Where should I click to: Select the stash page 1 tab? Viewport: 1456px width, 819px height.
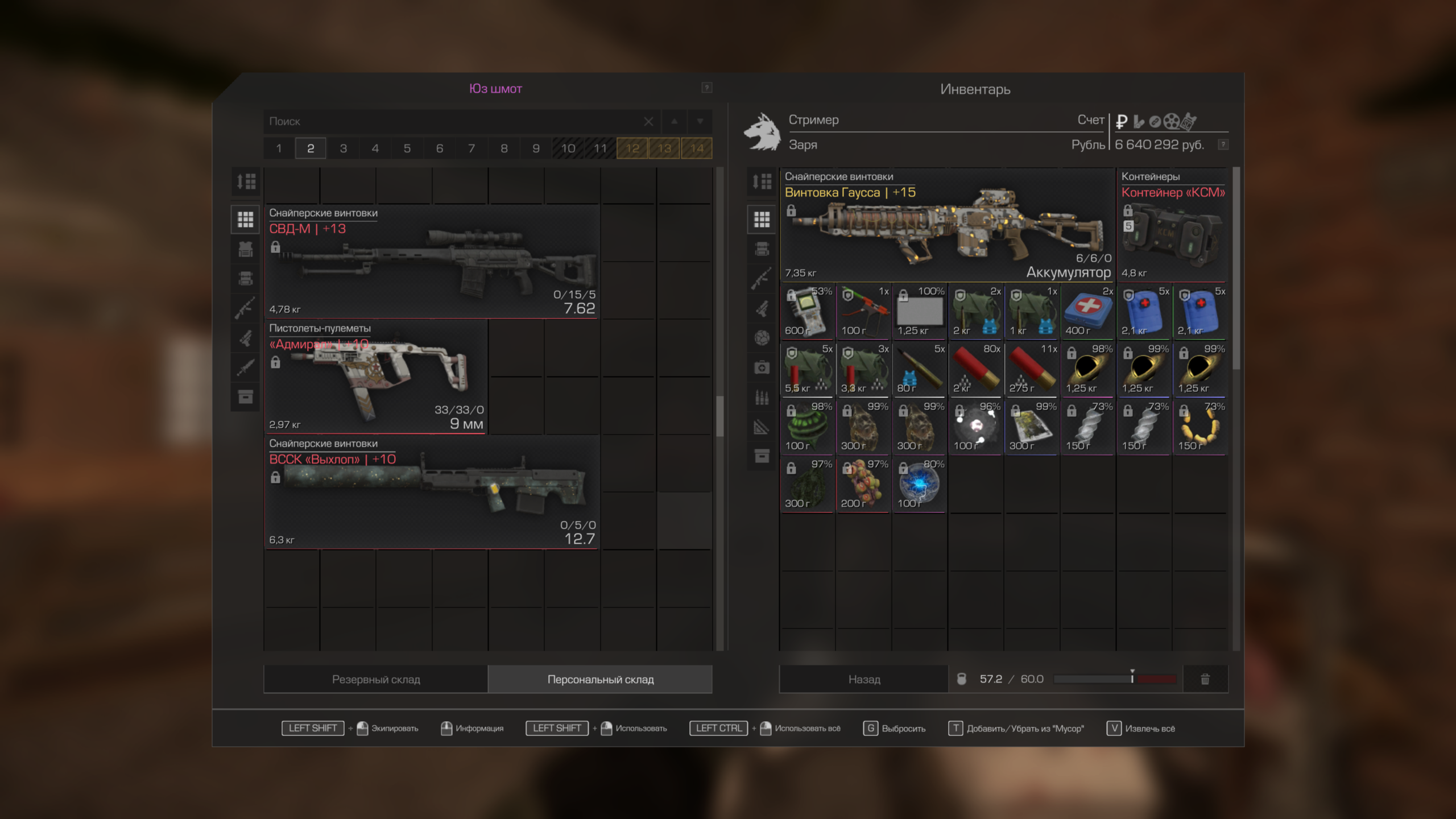[279, 148]
